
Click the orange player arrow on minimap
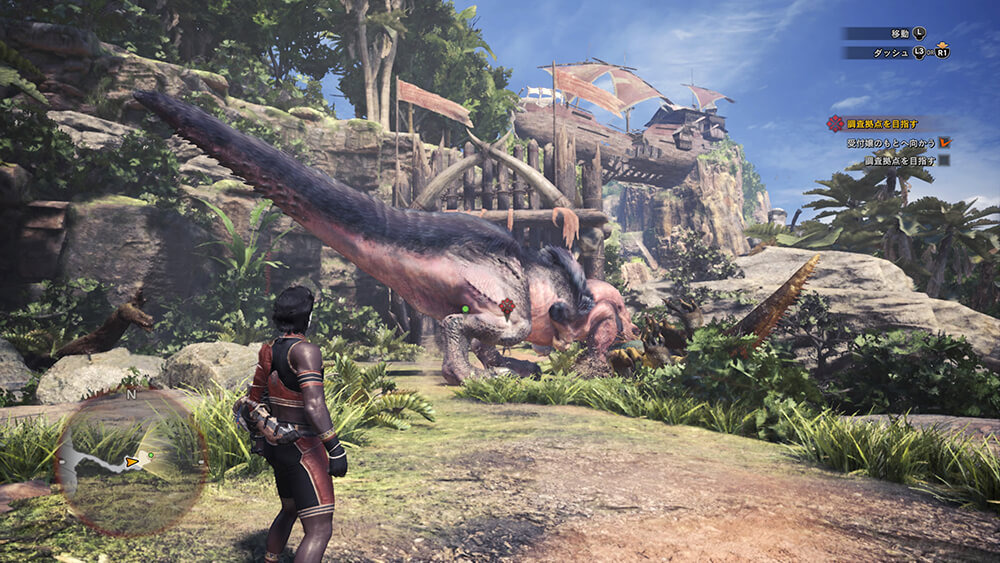coord(132,462)
